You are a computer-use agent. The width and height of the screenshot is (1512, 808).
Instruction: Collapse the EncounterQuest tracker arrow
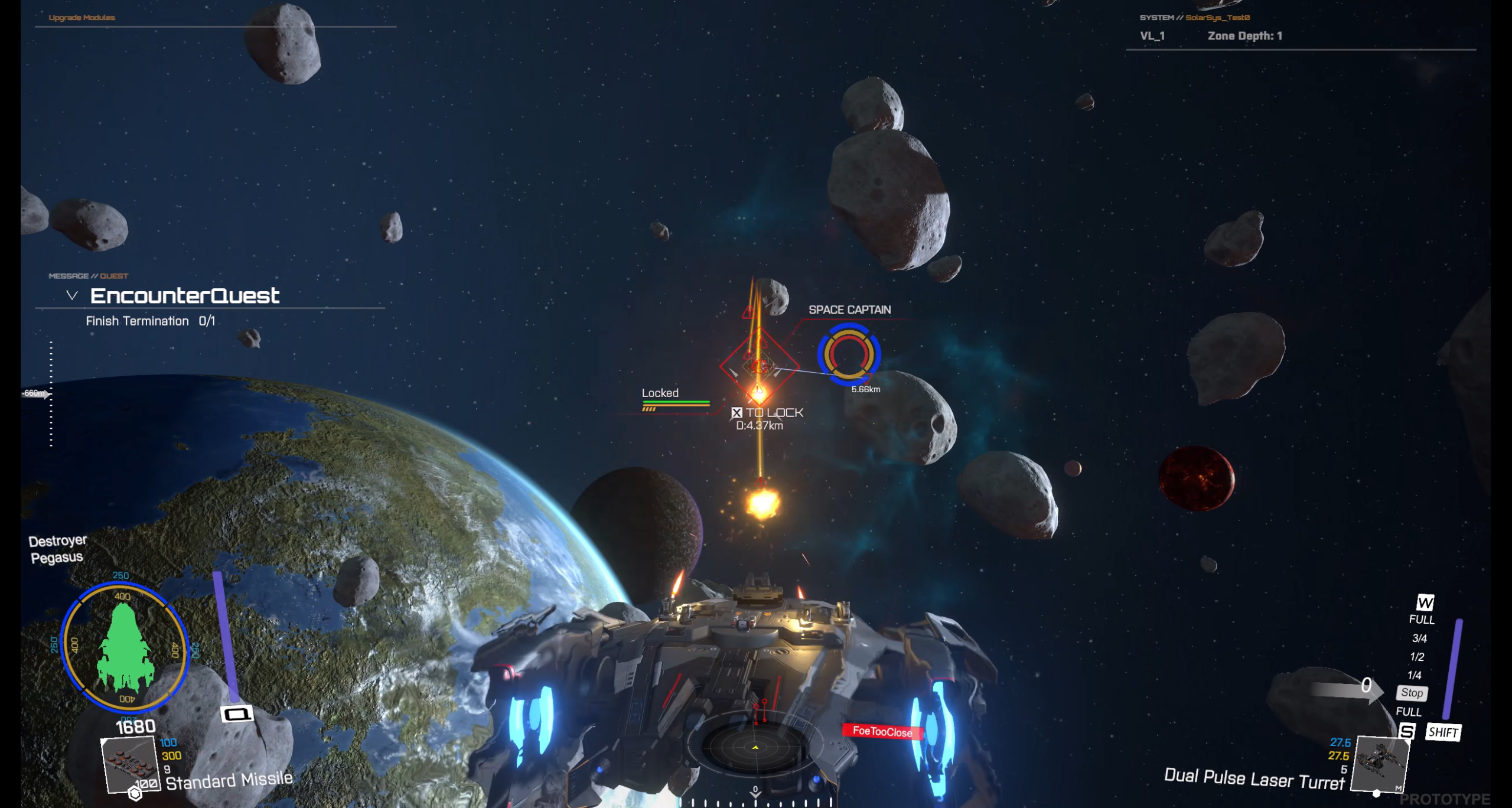72,295
